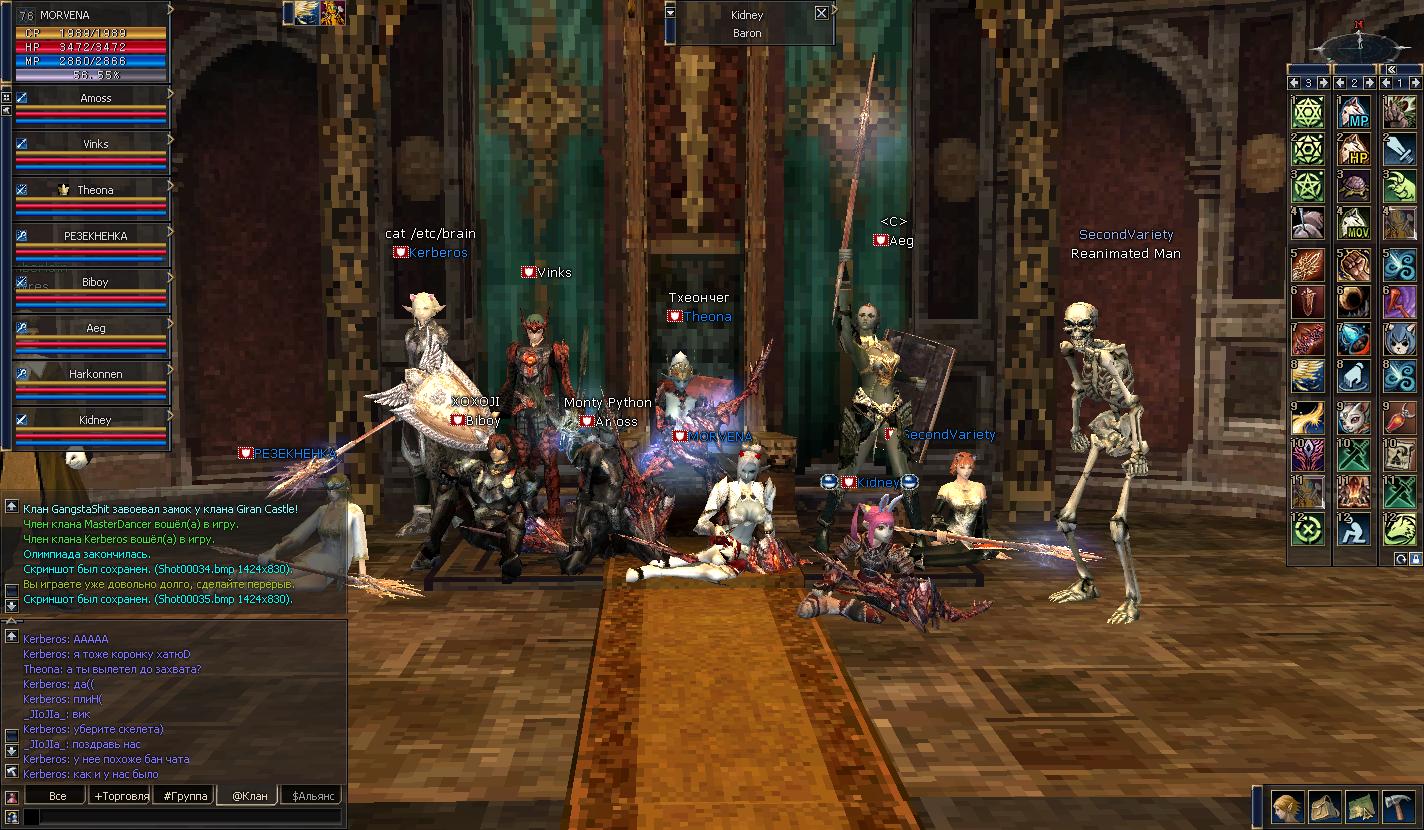Activate the MOV pet command icon

click(1353, 223)
